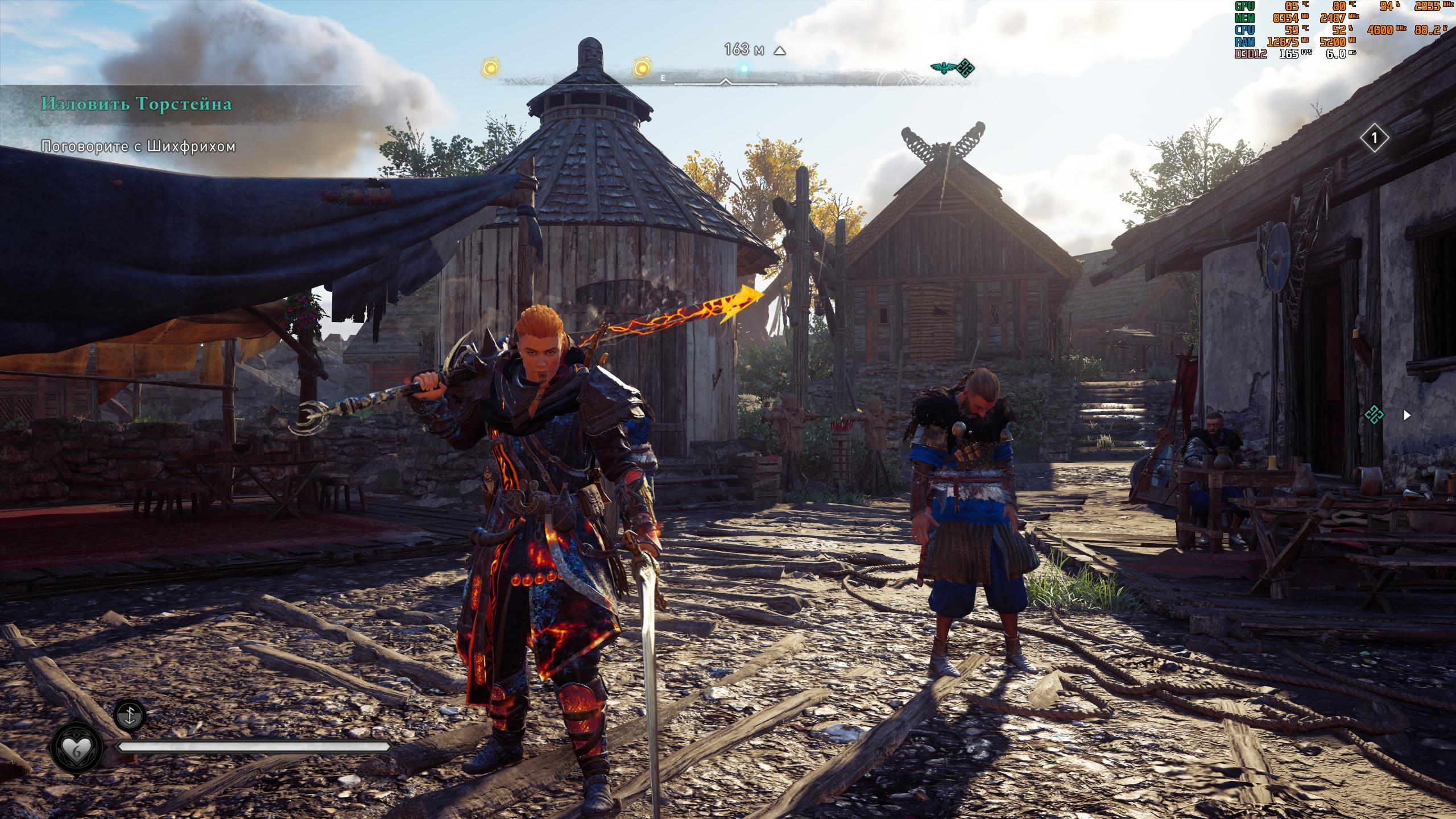
Task: Click the blue glowing mystery dot on compass
Action: (744, 68)
